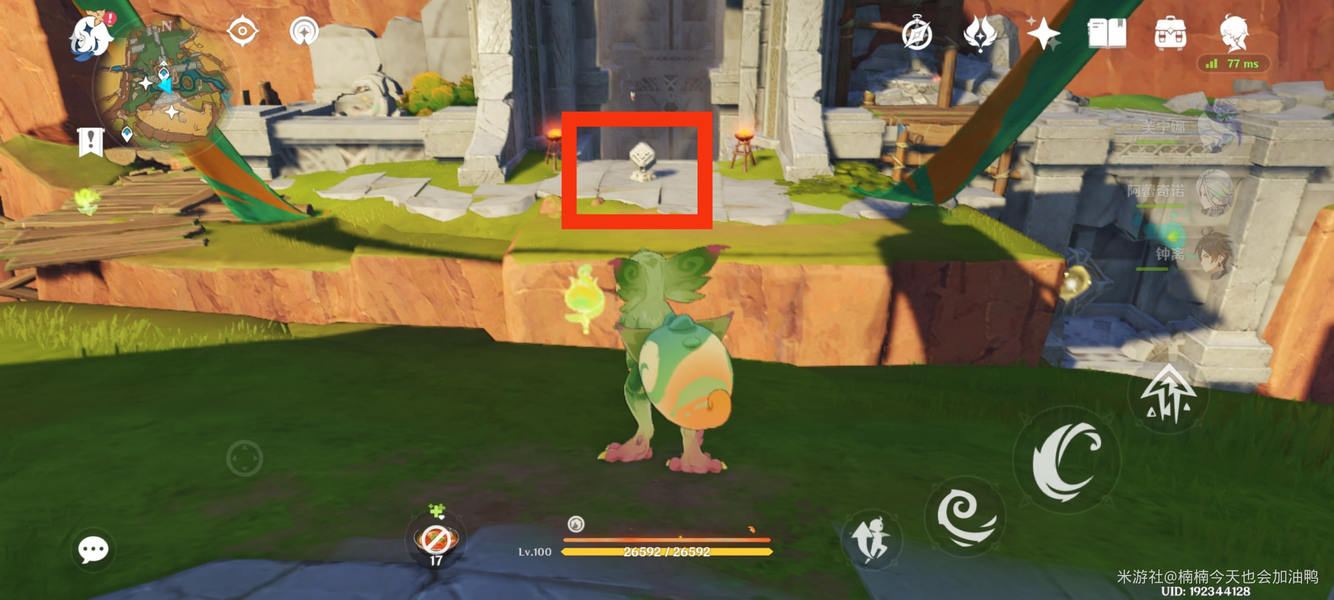Open the compass icon in the top bar
This screenshot has height=600, width=1334.
pos(917,34)
